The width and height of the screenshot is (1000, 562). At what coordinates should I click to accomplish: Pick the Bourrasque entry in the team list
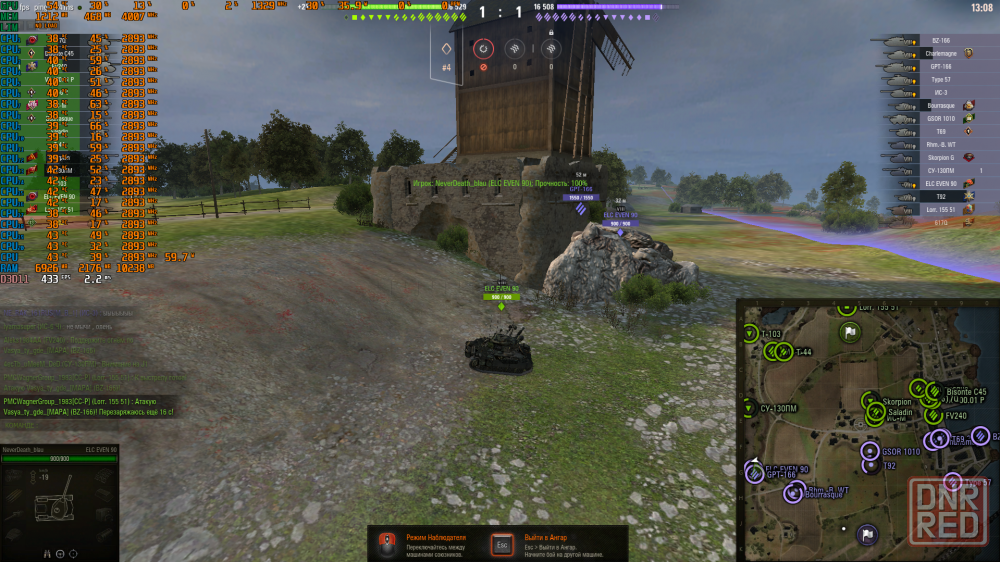point(940,105)
